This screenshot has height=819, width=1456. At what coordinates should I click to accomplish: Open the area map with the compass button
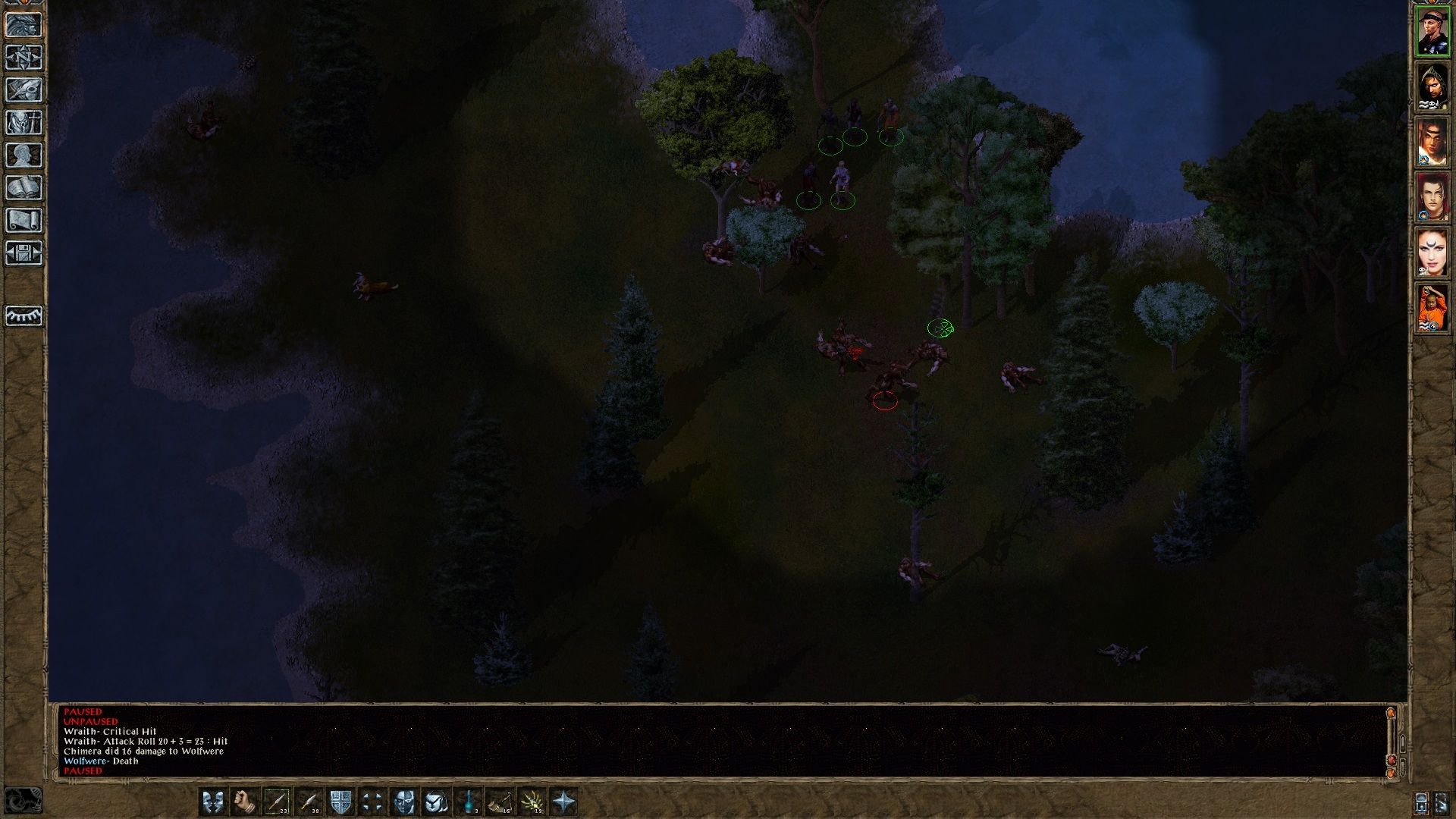24,58
